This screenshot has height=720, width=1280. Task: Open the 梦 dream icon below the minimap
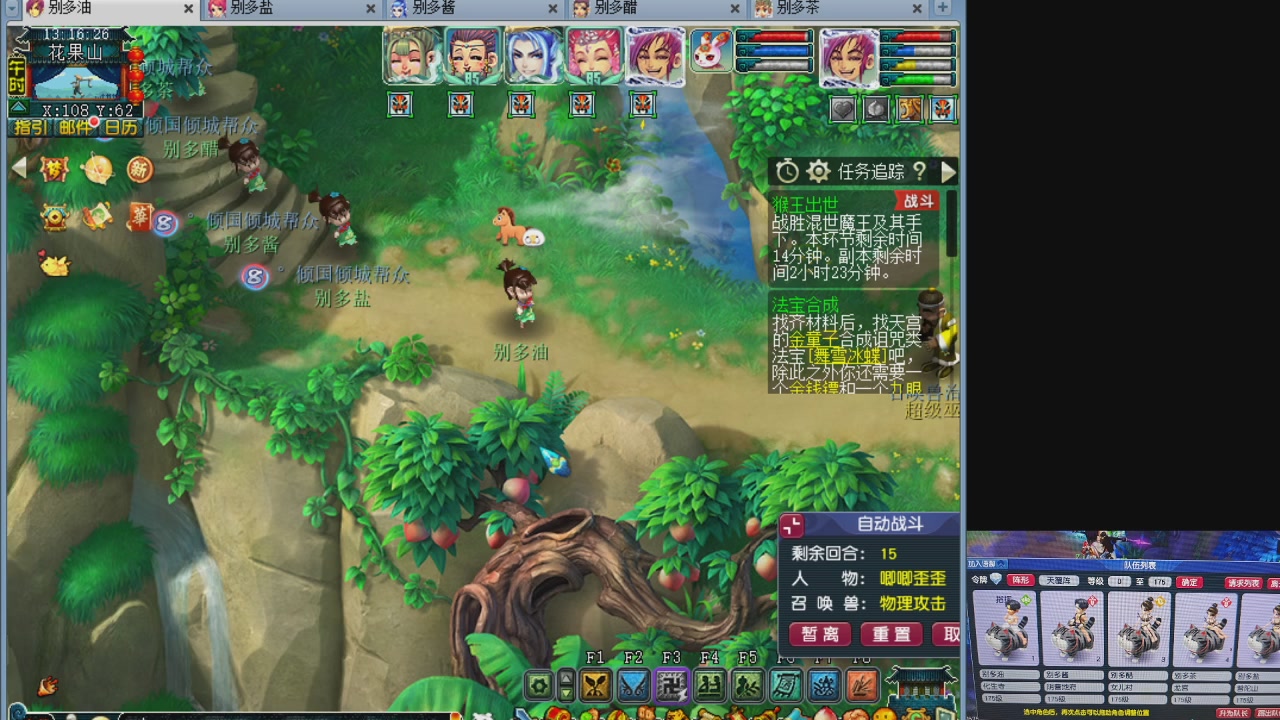(x=53, y=168)
